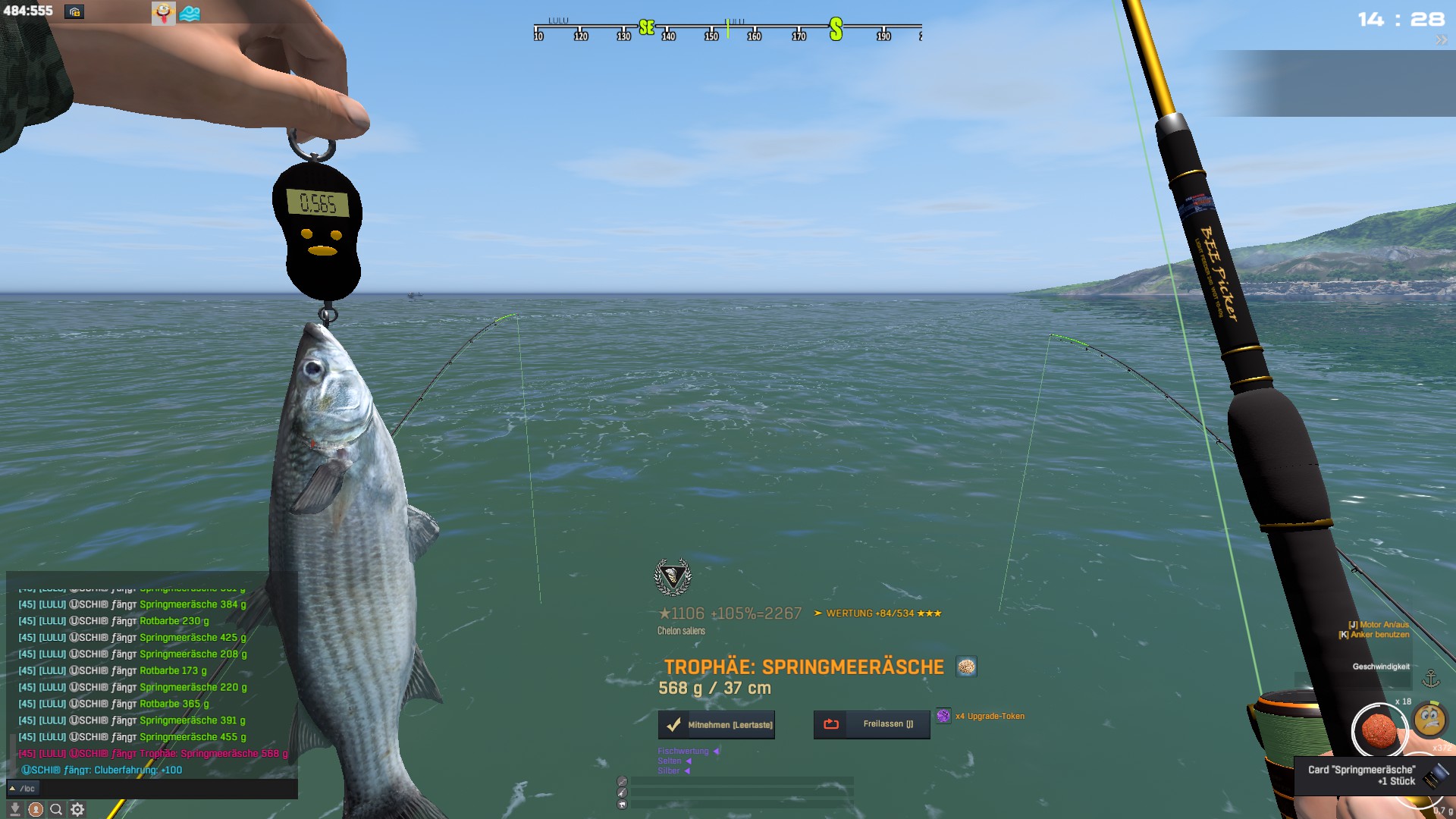
Task: Click the chat download arrow icon
Action: pyautogui.click(x=14, y=810)
